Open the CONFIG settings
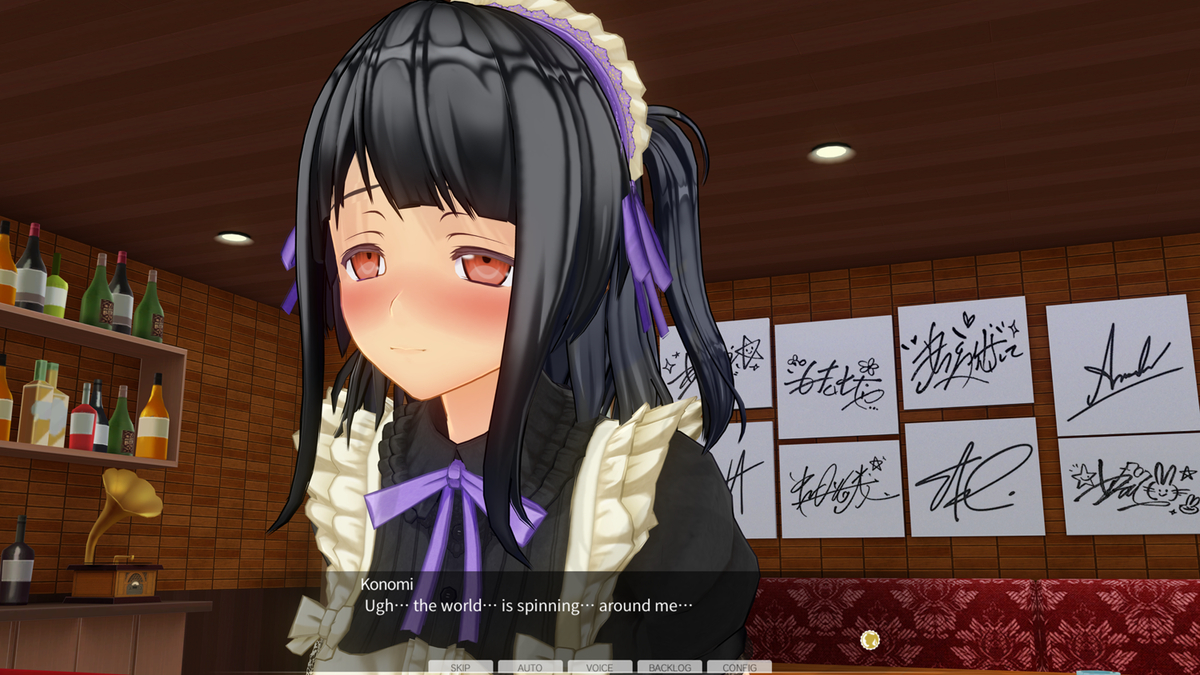The height and width of the screenshot is (675, 1200). (x=739, y=667)
